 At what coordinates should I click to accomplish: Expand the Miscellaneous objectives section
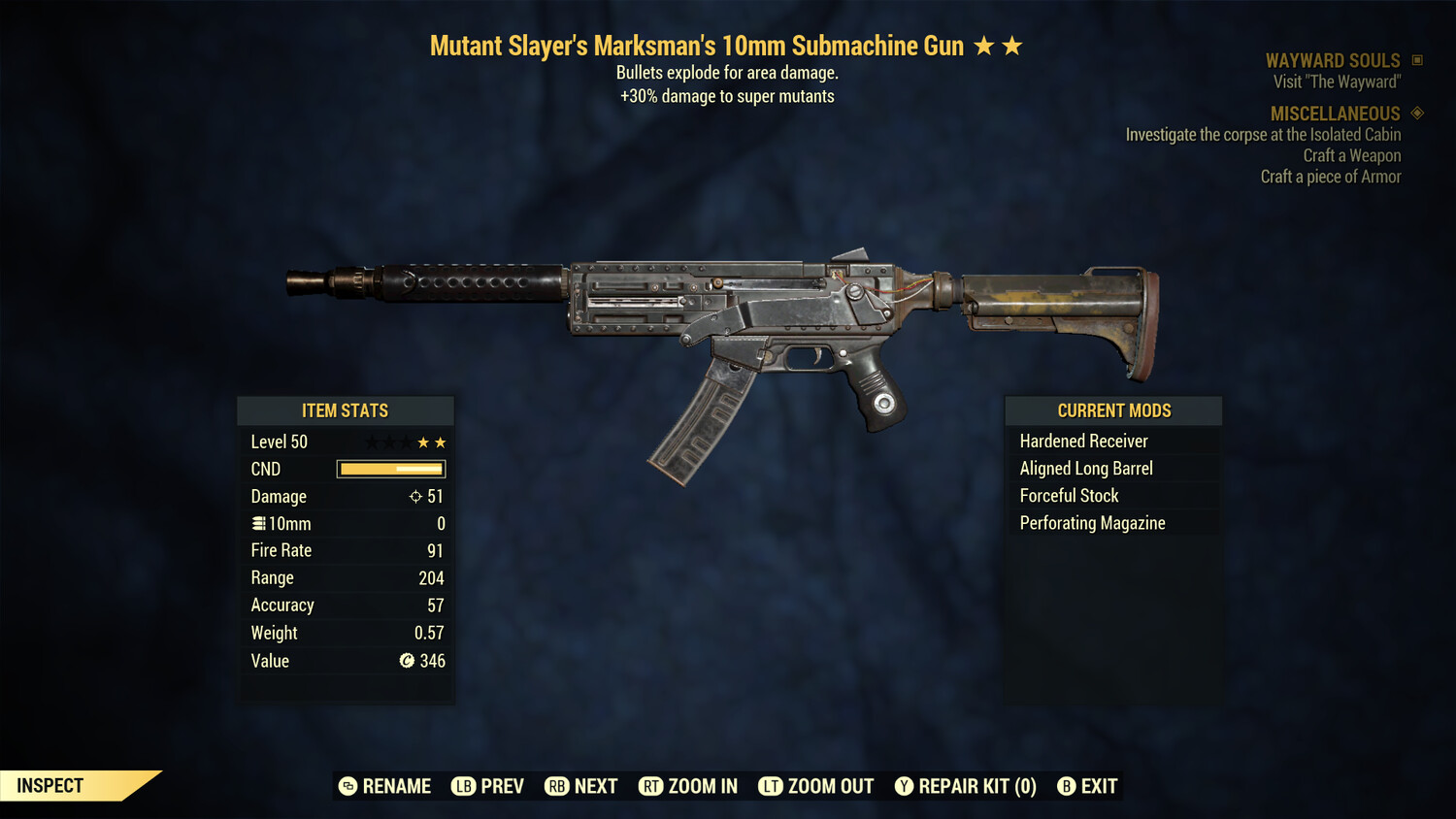point(1334,114)
